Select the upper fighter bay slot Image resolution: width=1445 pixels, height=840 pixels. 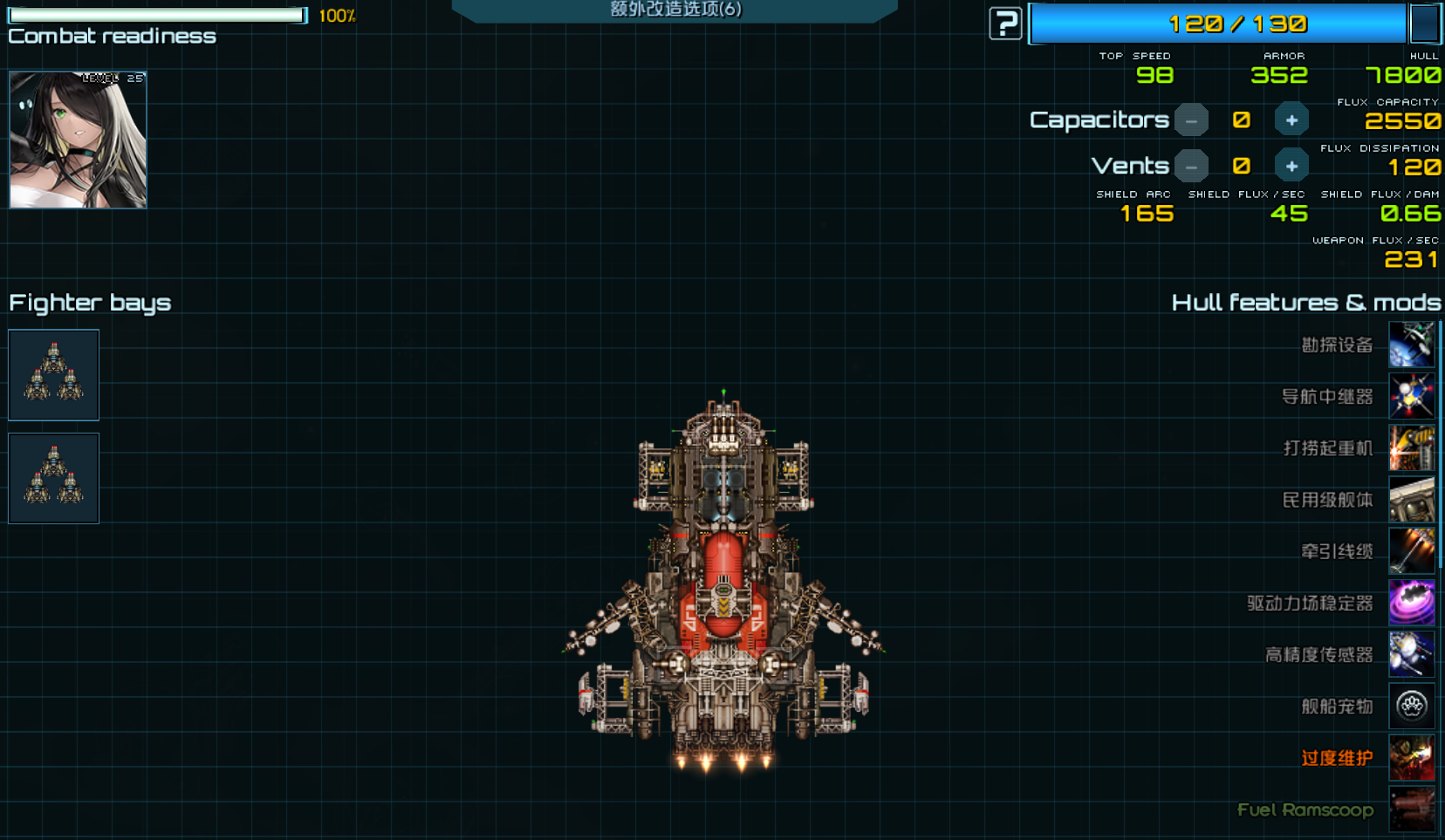click(x=53, y=375)
